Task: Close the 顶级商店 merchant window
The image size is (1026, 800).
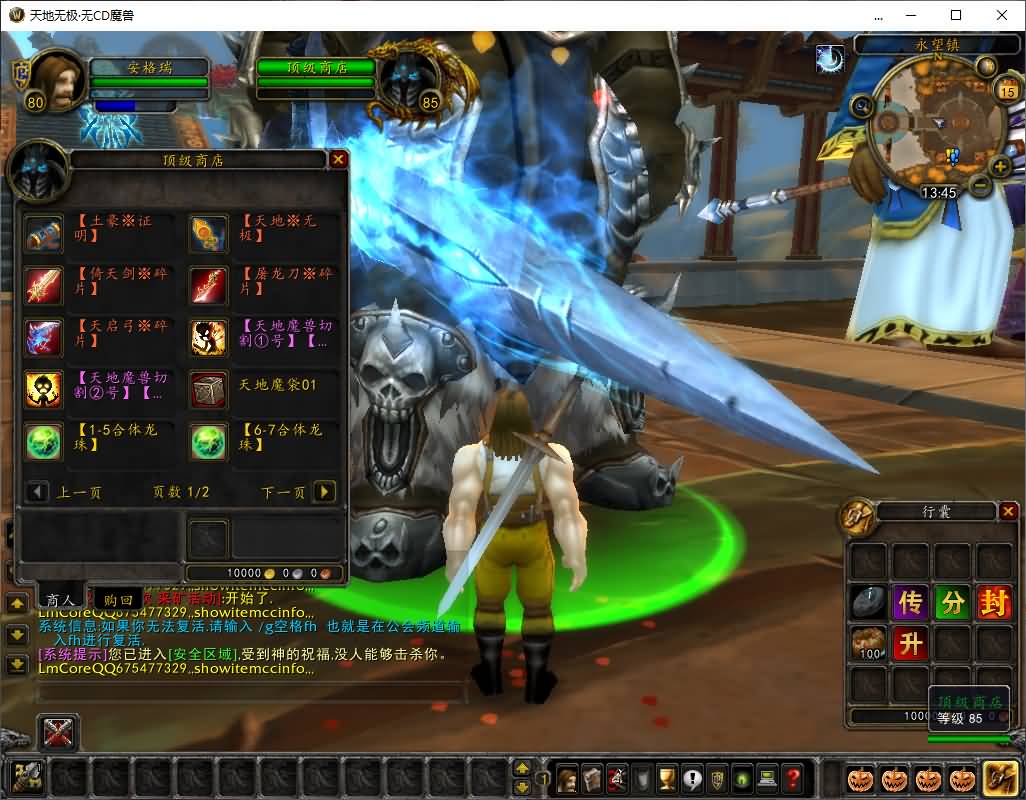Action: 339,159
